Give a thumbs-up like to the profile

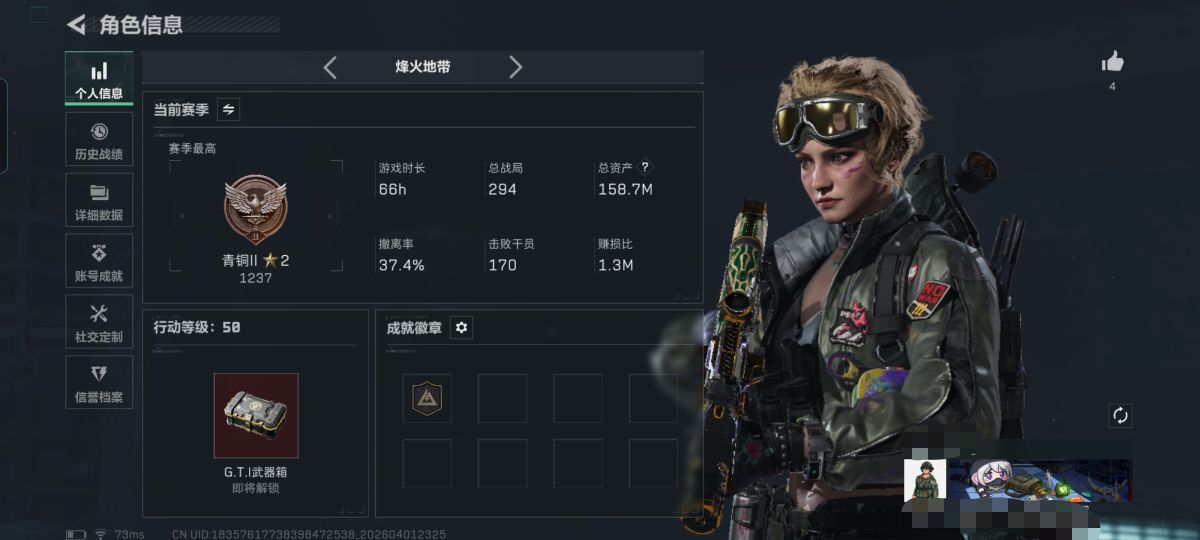coord(1112,63)
